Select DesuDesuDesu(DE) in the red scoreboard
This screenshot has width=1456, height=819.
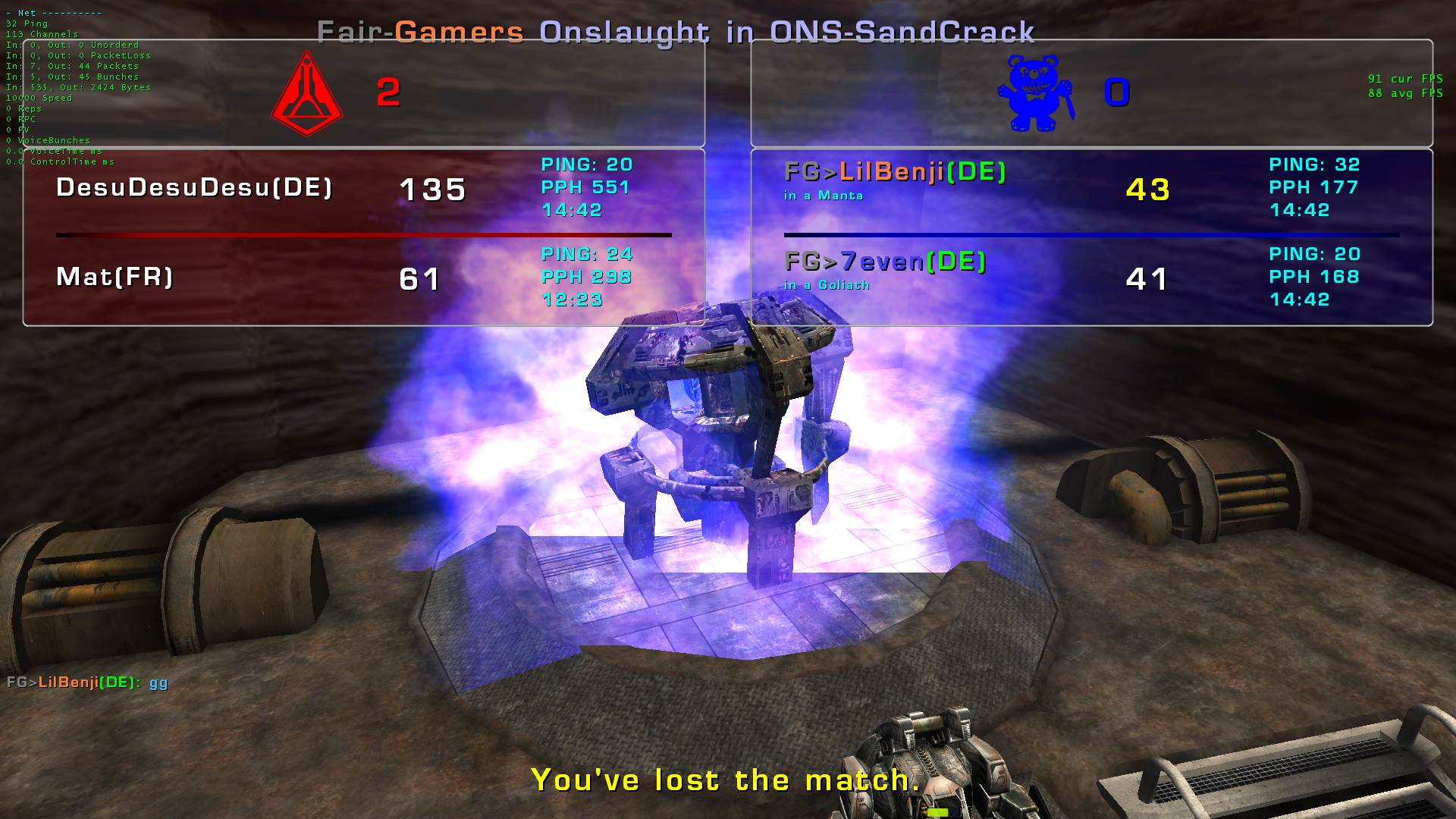click(194, 187)
